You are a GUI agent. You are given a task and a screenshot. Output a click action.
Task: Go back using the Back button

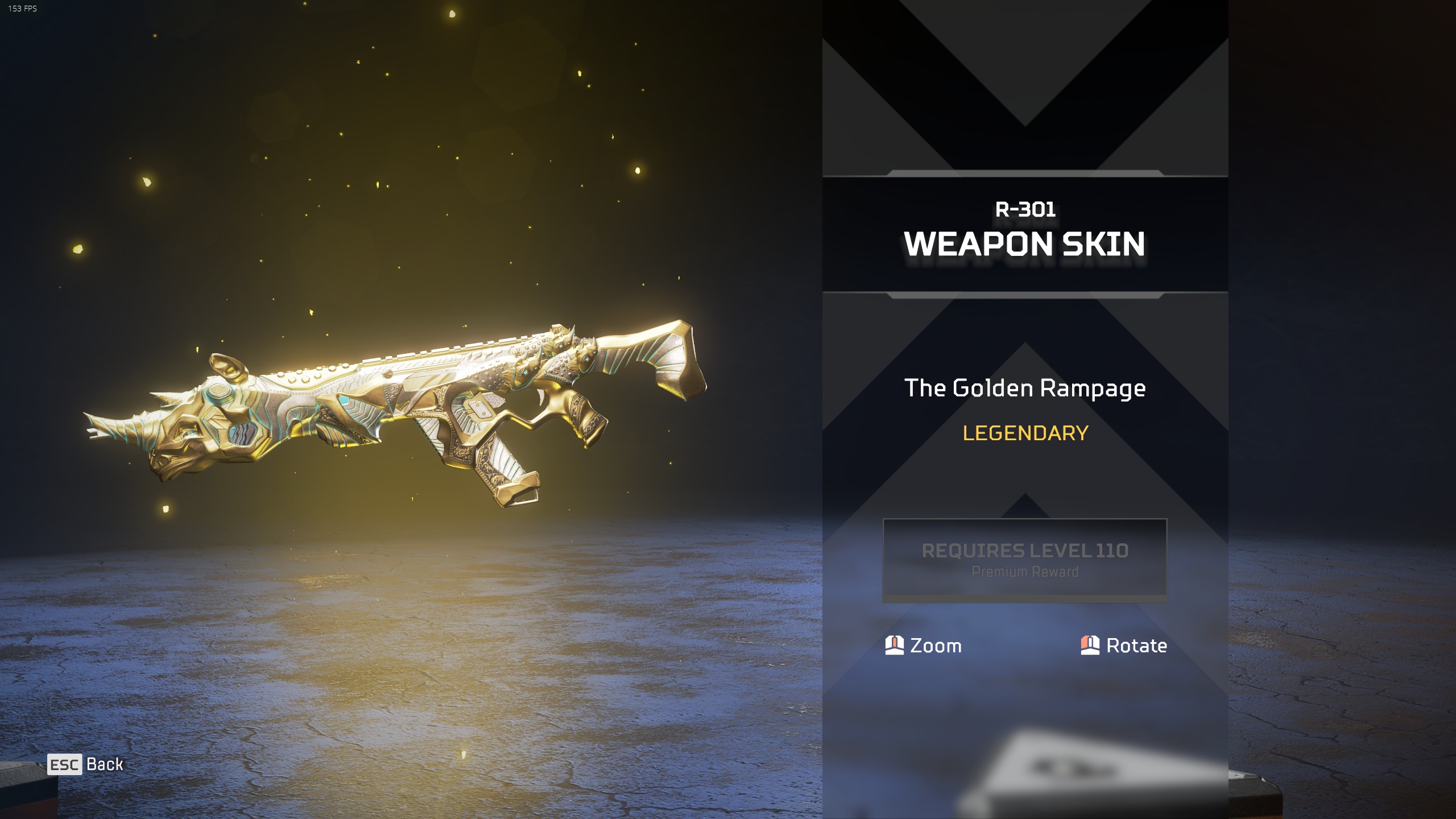[86, 764]
